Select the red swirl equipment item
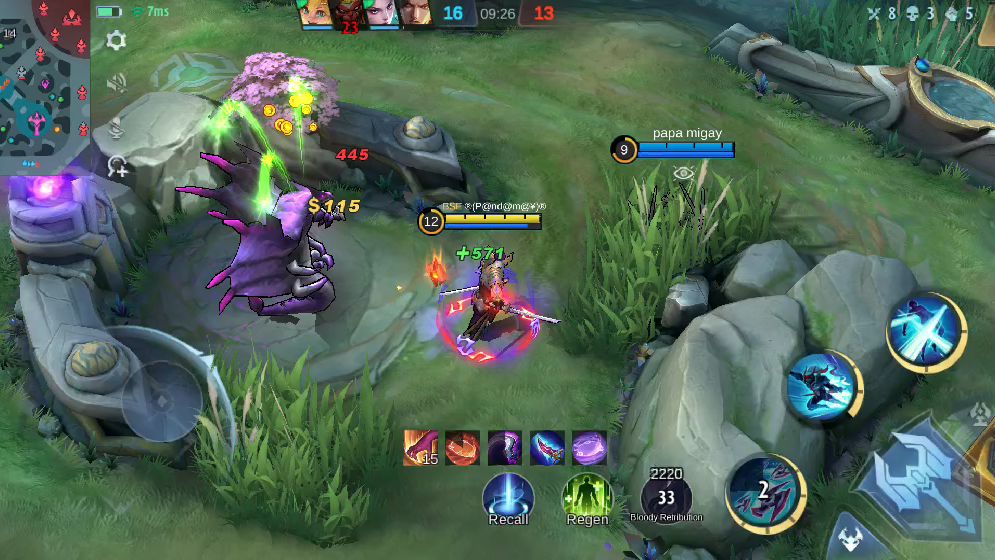 click(x=463, y=448)
